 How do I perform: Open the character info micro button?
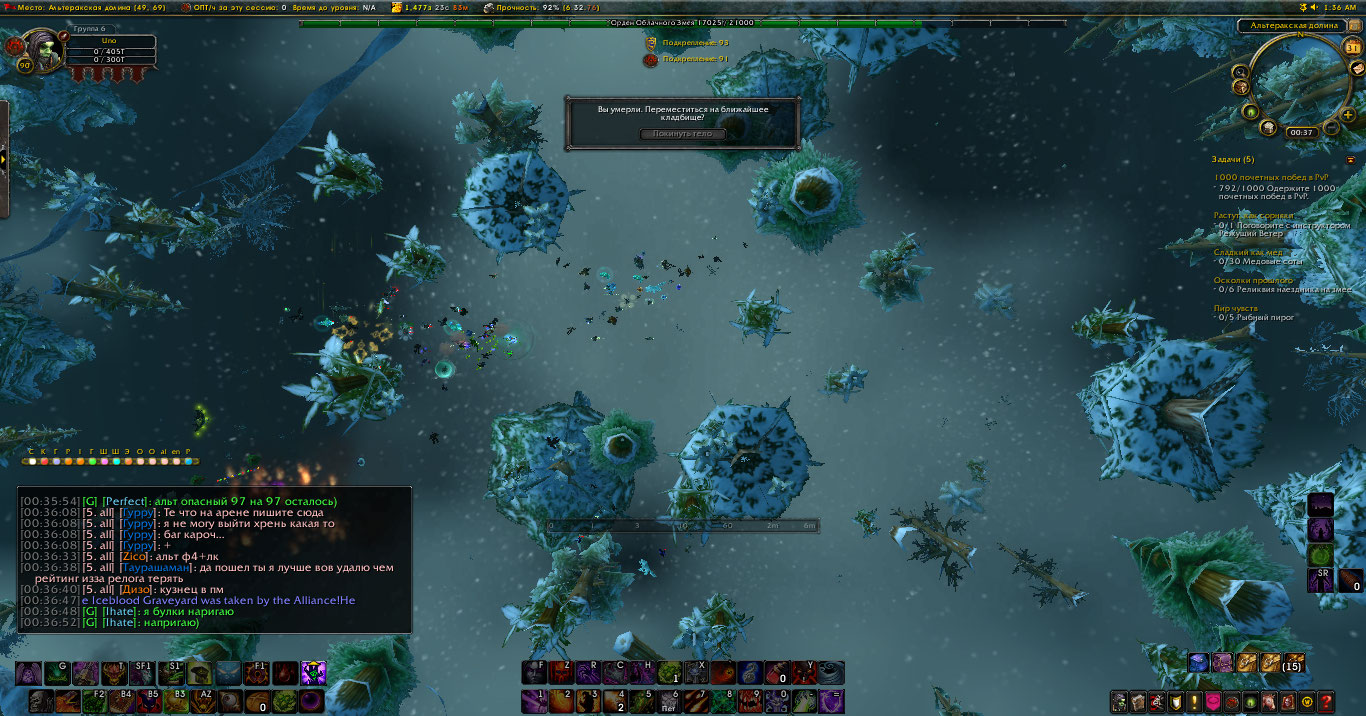(x=1119, y=702)
